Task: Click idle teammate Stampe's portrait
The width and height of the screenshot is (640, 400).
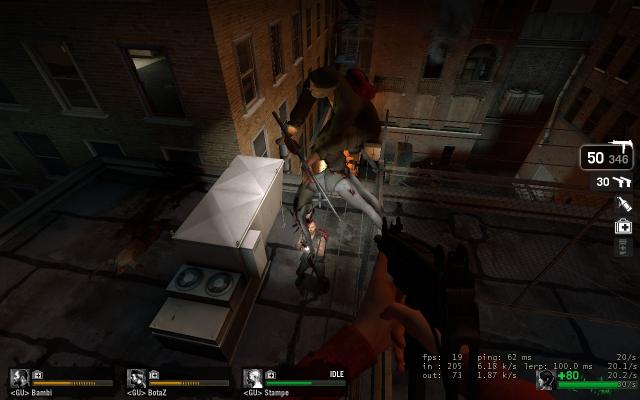Action: [x=253, y=378]
